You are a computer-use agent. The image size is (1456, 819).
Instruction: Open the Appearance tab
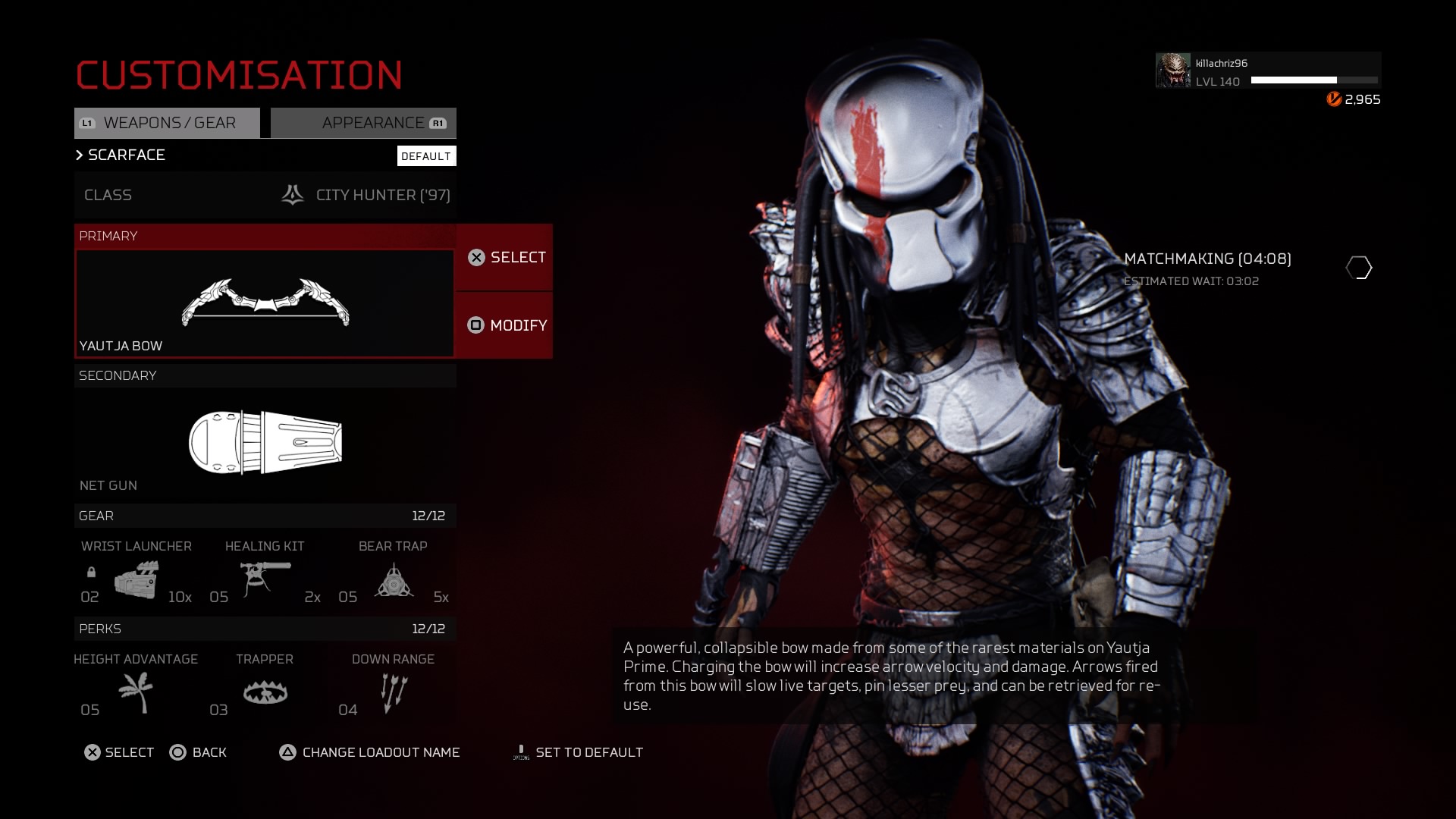pyautogui.click(x=364, y=123)
